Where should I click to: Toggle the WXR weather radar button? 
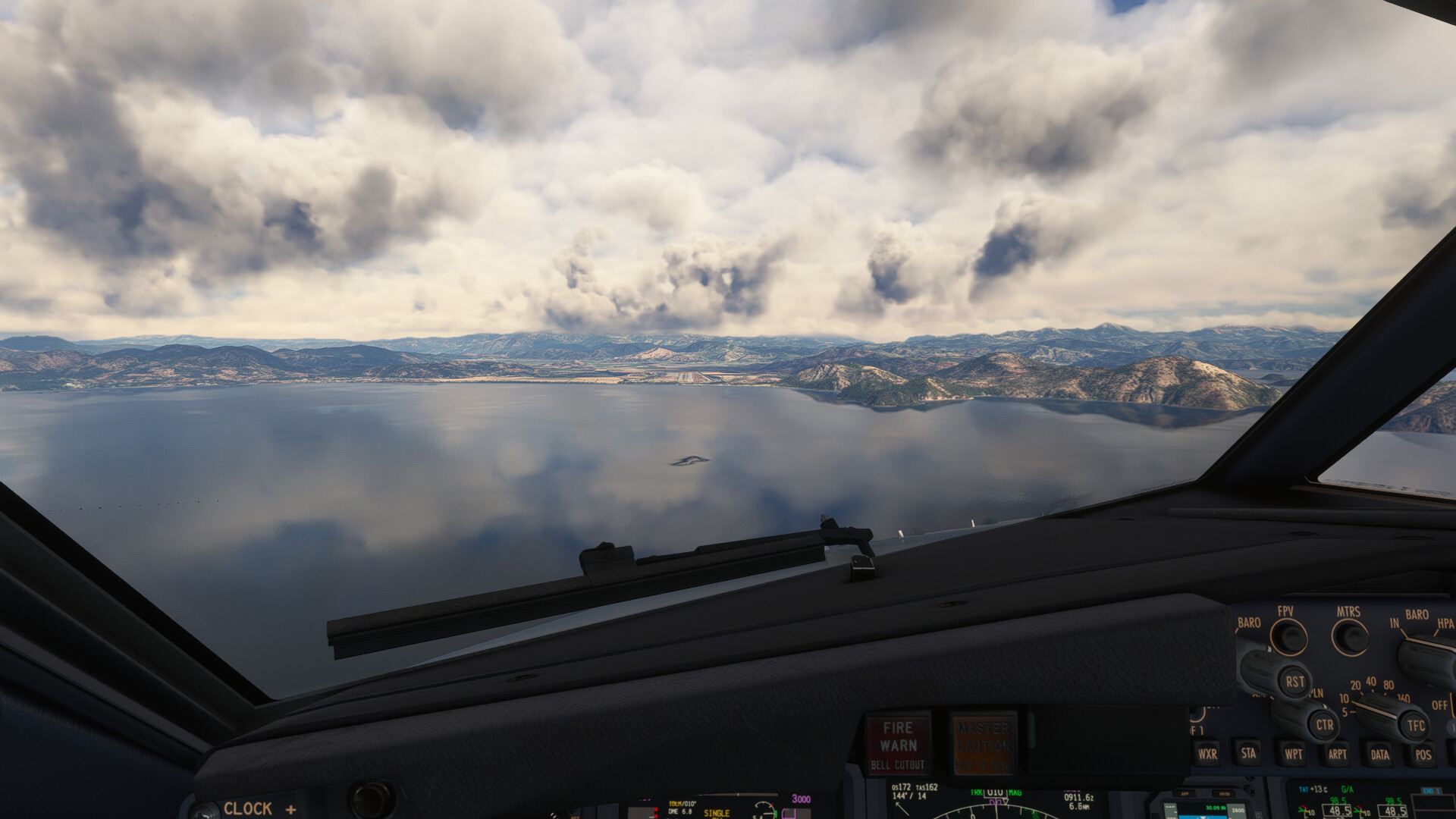click(x=1207, y=754)
